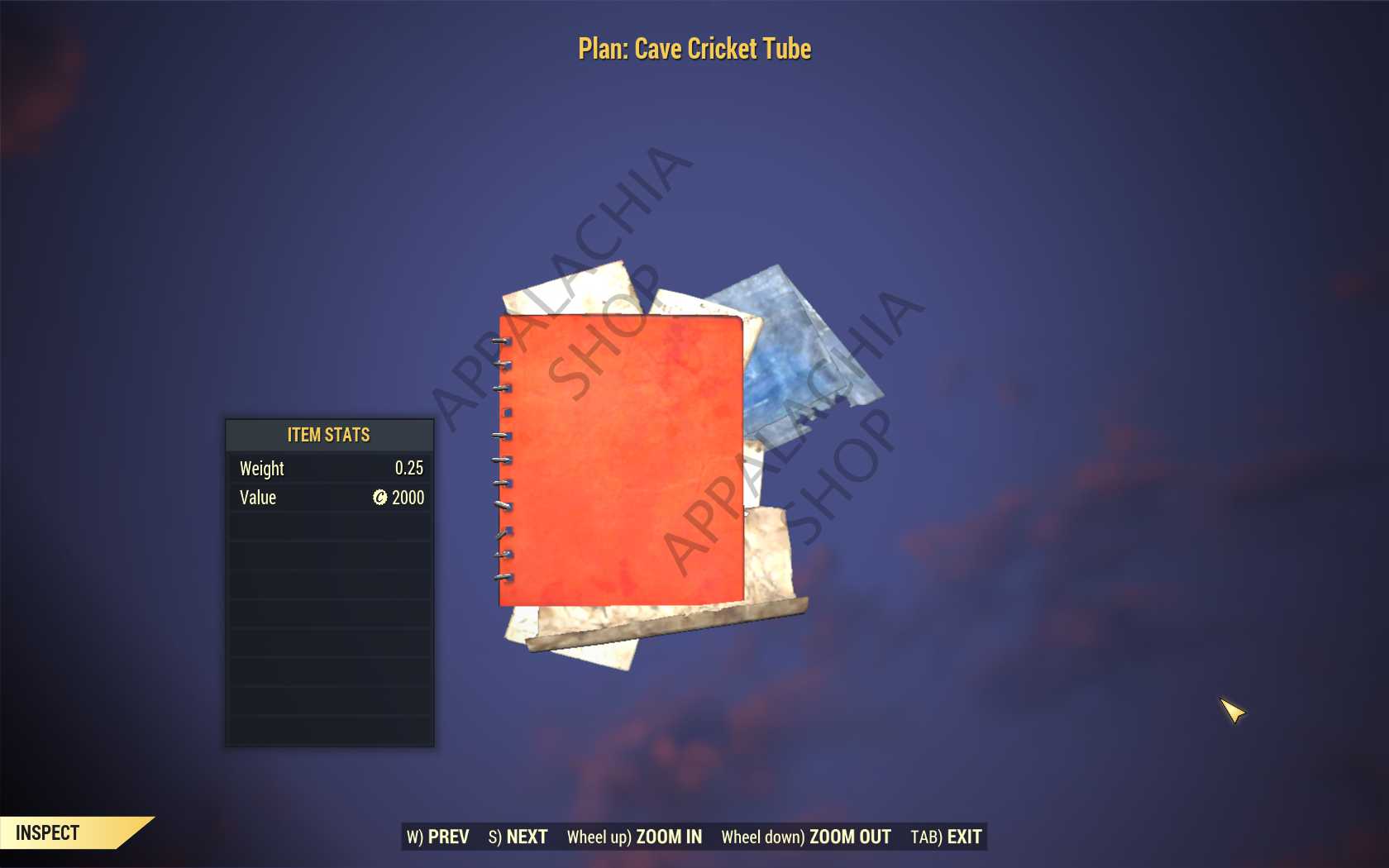
Task: Click the spiral binding of the plan book
Action: tap(499, 455)
